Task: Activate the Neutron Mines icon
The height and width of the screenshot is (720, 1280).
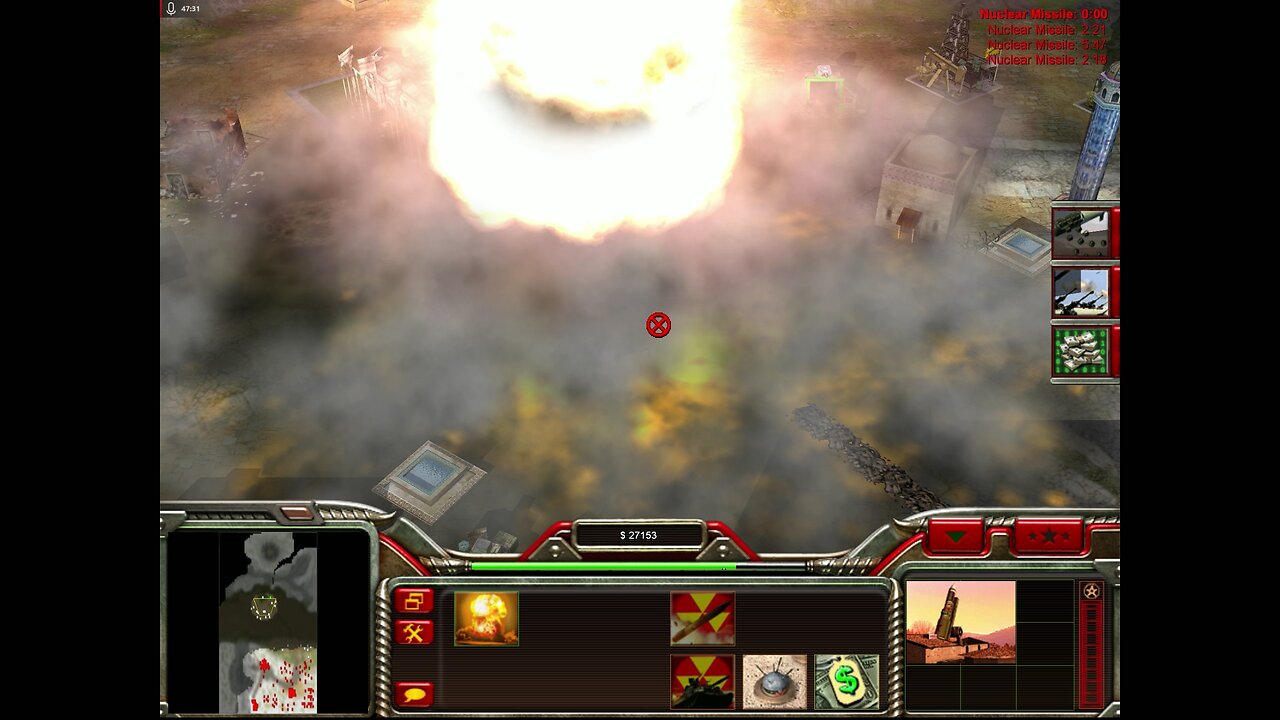Action: [771, 683]
